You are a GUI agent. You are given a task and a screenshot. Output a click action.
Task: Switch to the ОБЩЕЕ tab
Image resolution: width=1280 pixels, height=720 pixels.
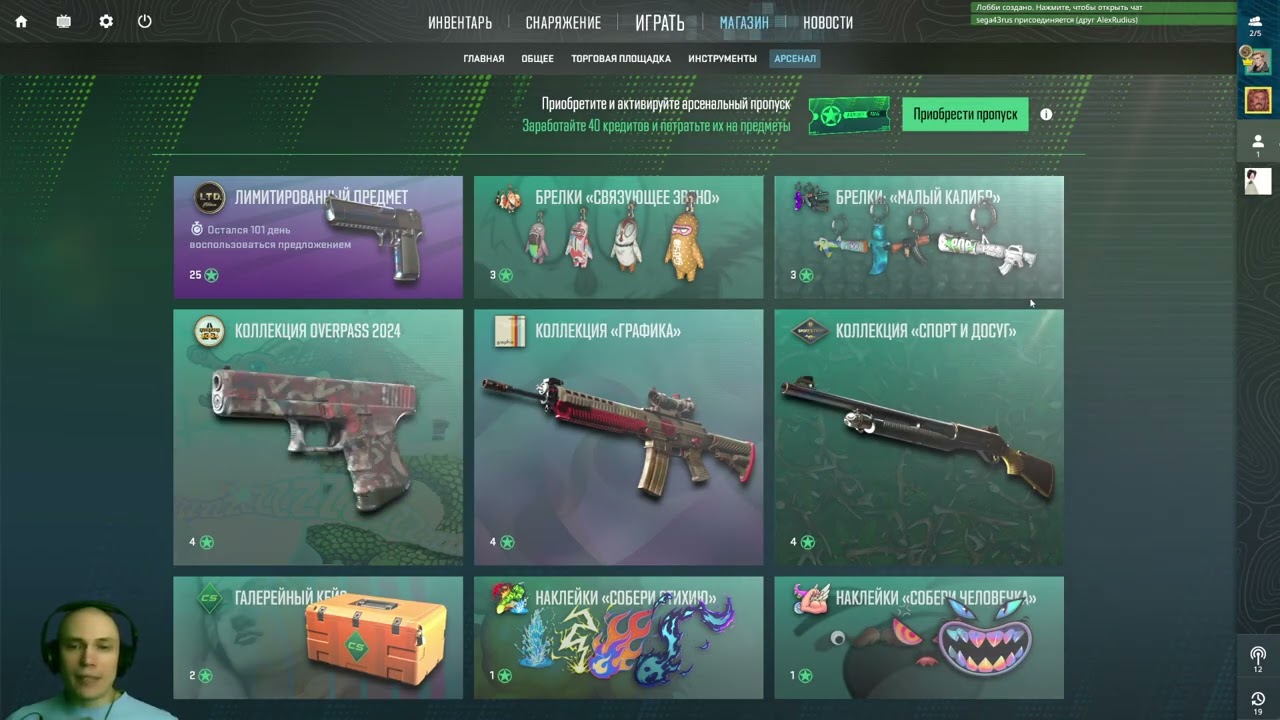[537, 59]
